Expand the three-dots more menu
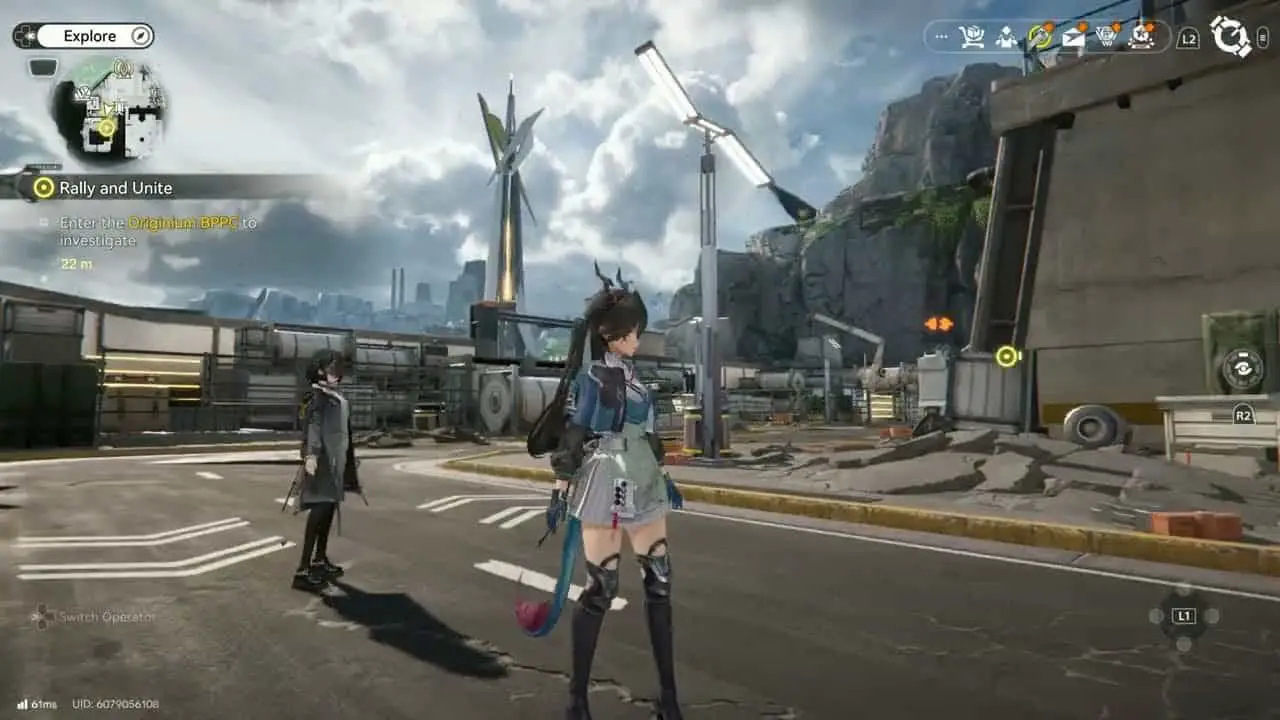Image resolution: width=1280 pixels, height=720 pixels. [x=940, y=37]
